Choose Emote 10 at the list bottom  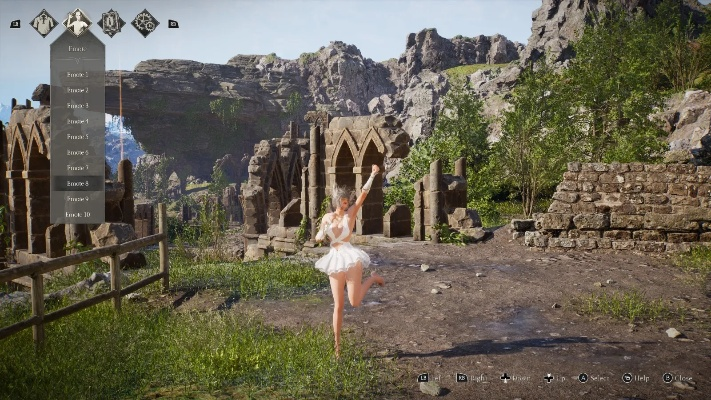click(x=77, y=214)
